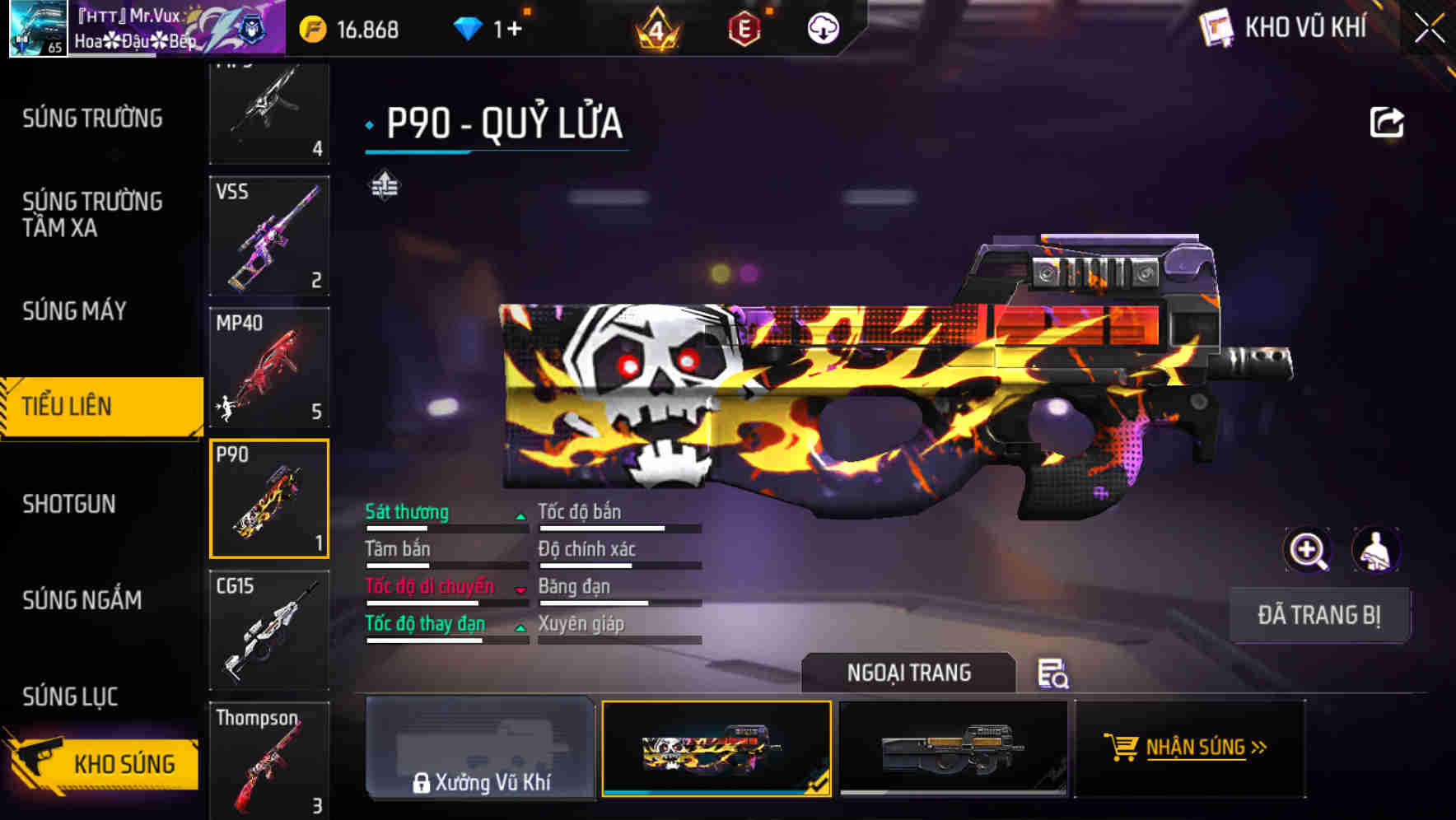Switch to the NGOẠI TRANG tab

point(909,672)
